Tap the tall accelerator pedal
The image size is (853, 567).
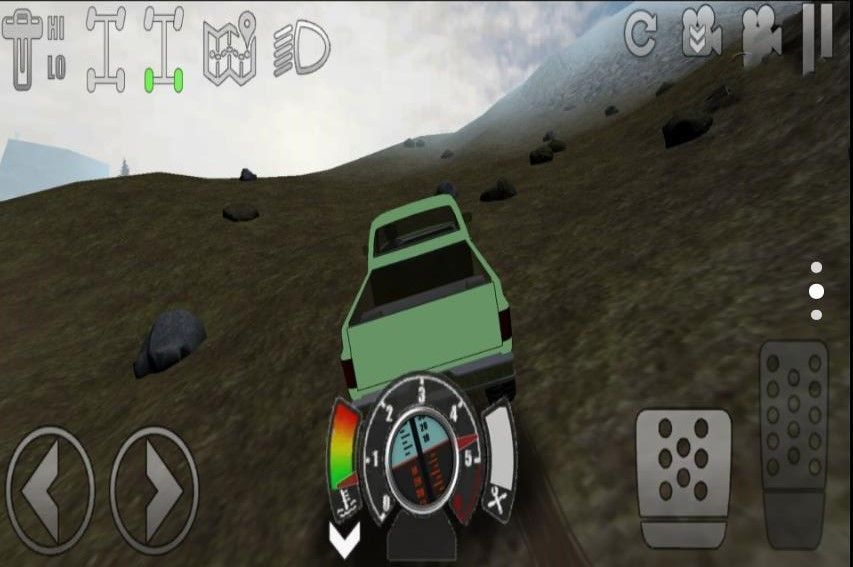coord(793,441)
